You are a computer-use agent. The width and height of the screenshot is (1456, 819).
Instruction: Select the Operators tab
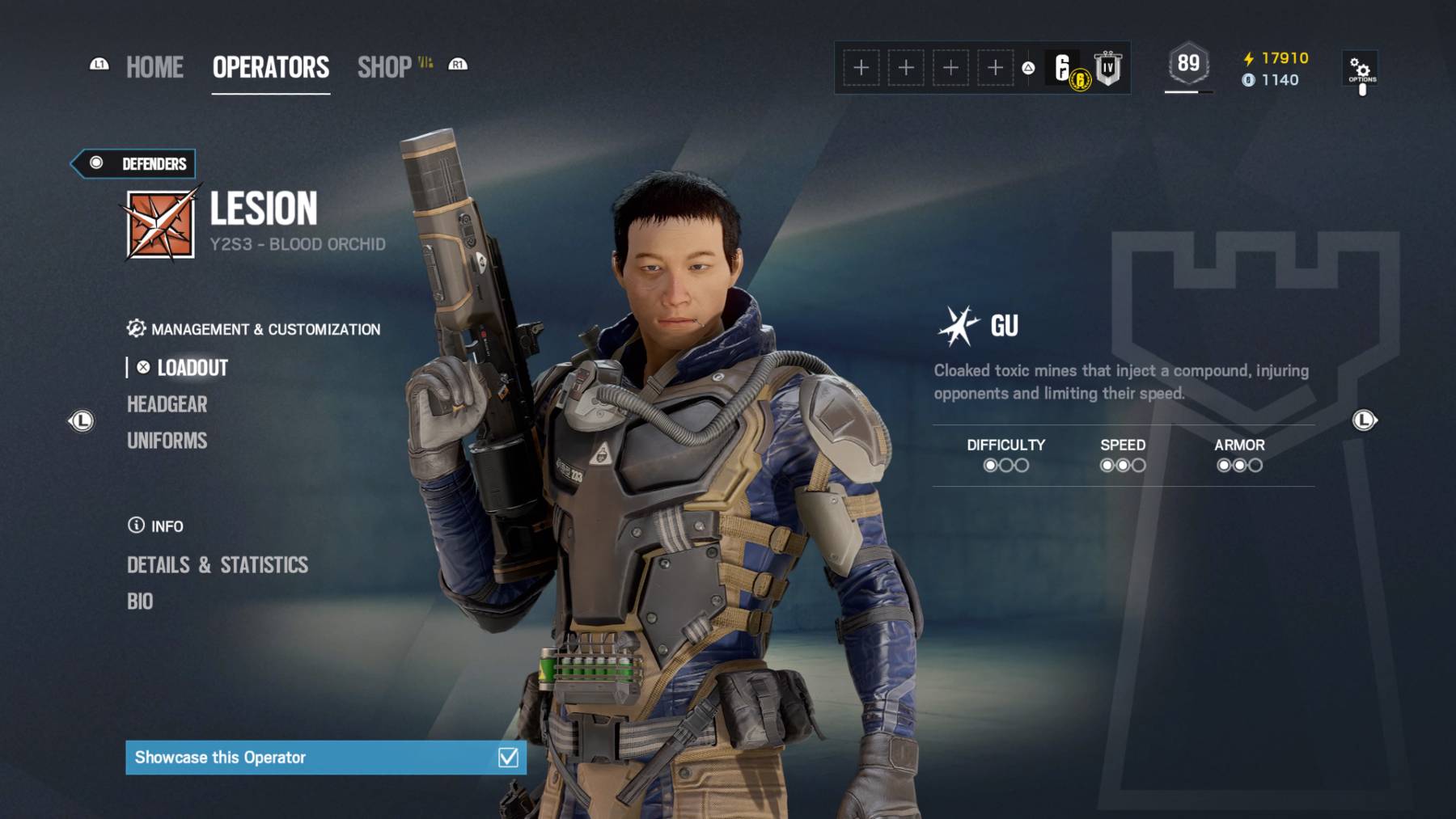point(271,67)
